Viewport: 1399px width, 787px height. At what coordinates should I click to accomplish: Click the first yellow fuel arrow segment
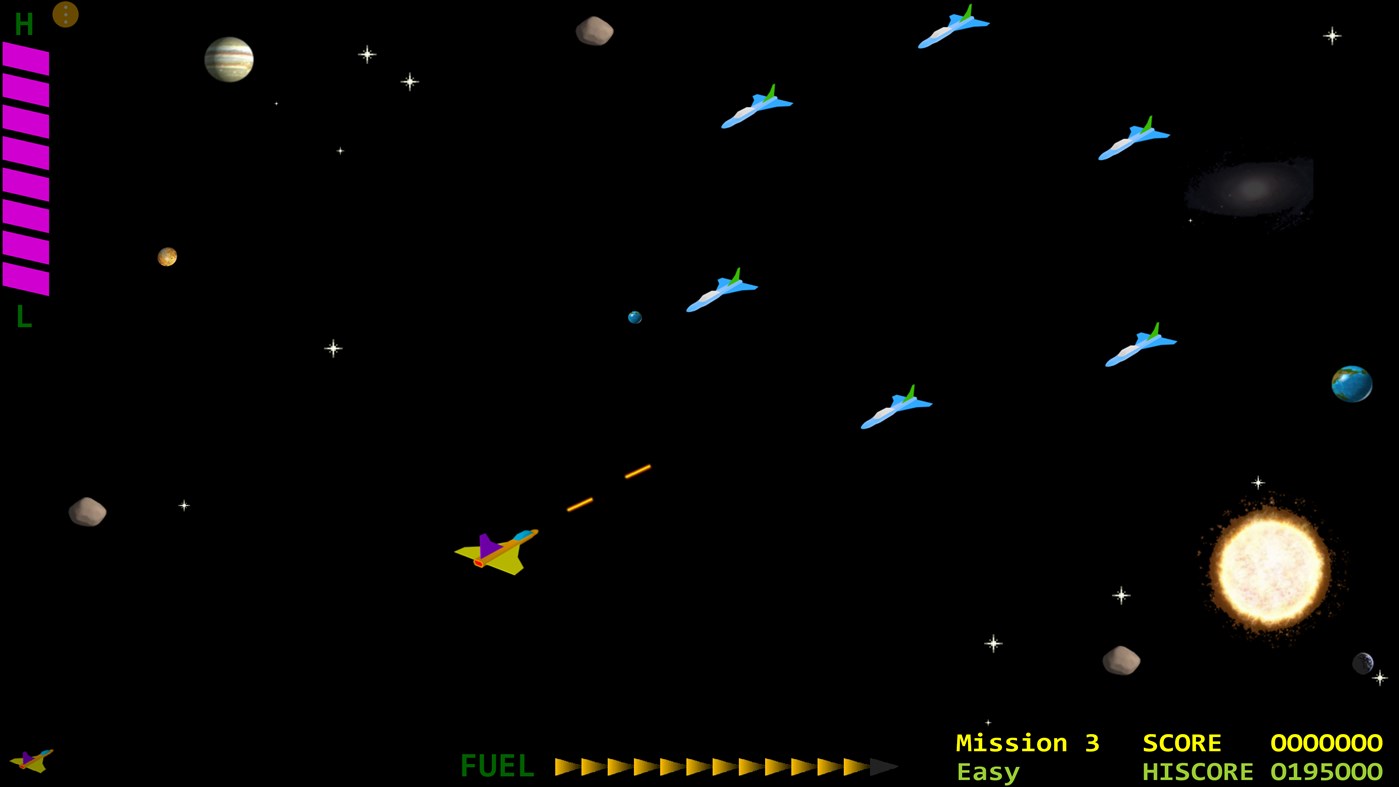pyautogui.click(x=566, y=767)
